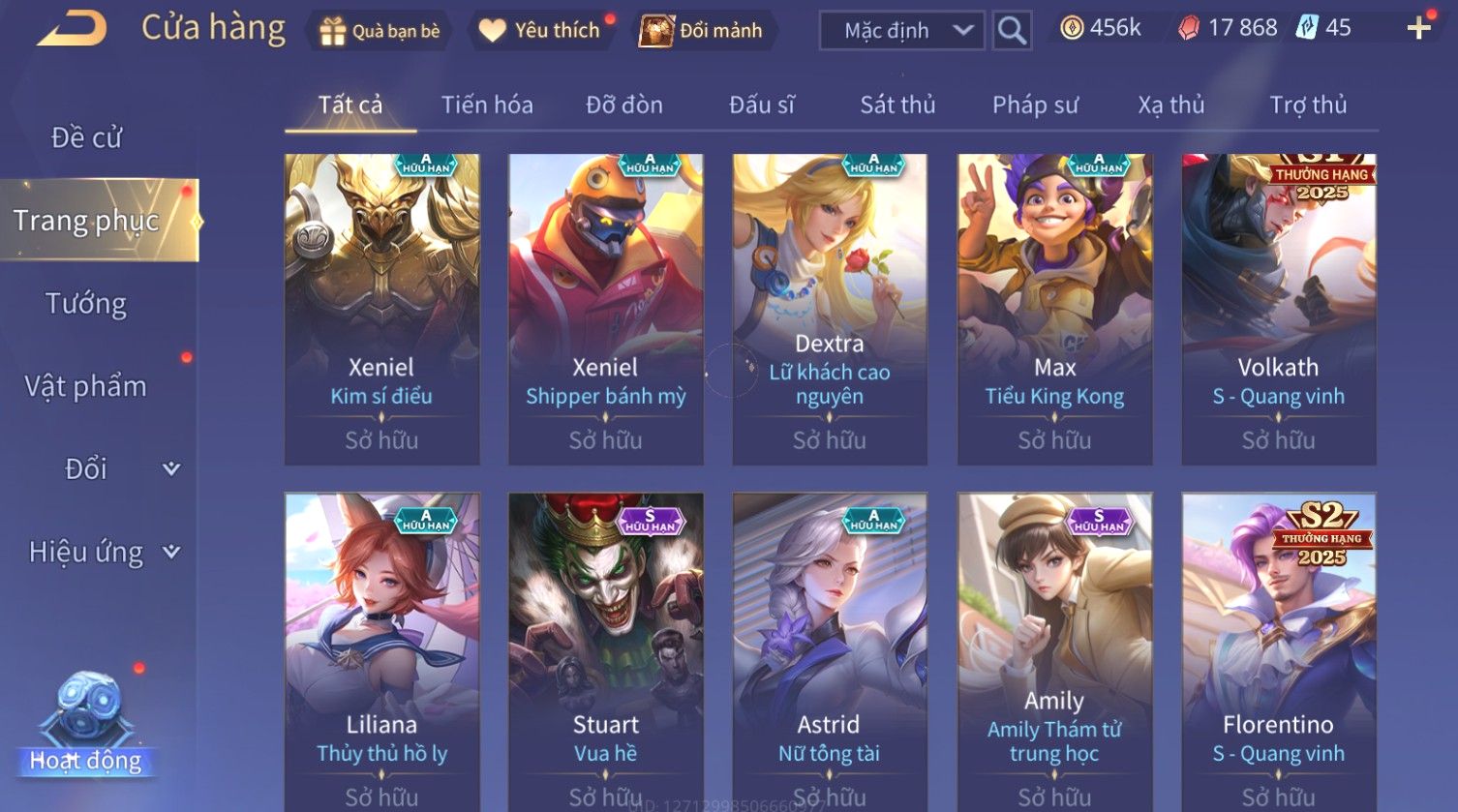The height and width of the screenshot is (812, 1458).
Task: Go back using the return arrow
Action: coord(72,28)
